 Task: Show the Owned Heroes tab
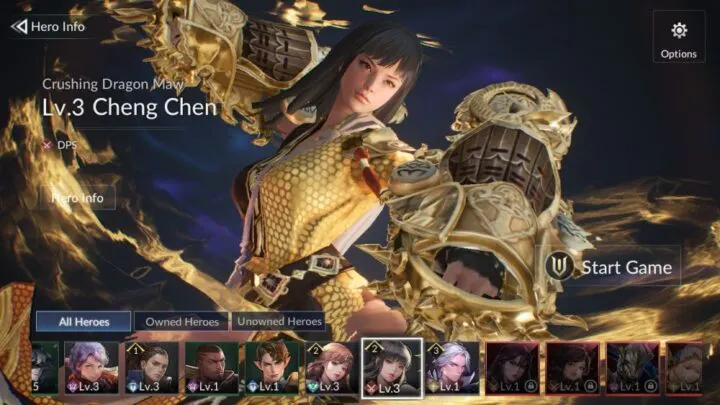(x=181, y=321)
